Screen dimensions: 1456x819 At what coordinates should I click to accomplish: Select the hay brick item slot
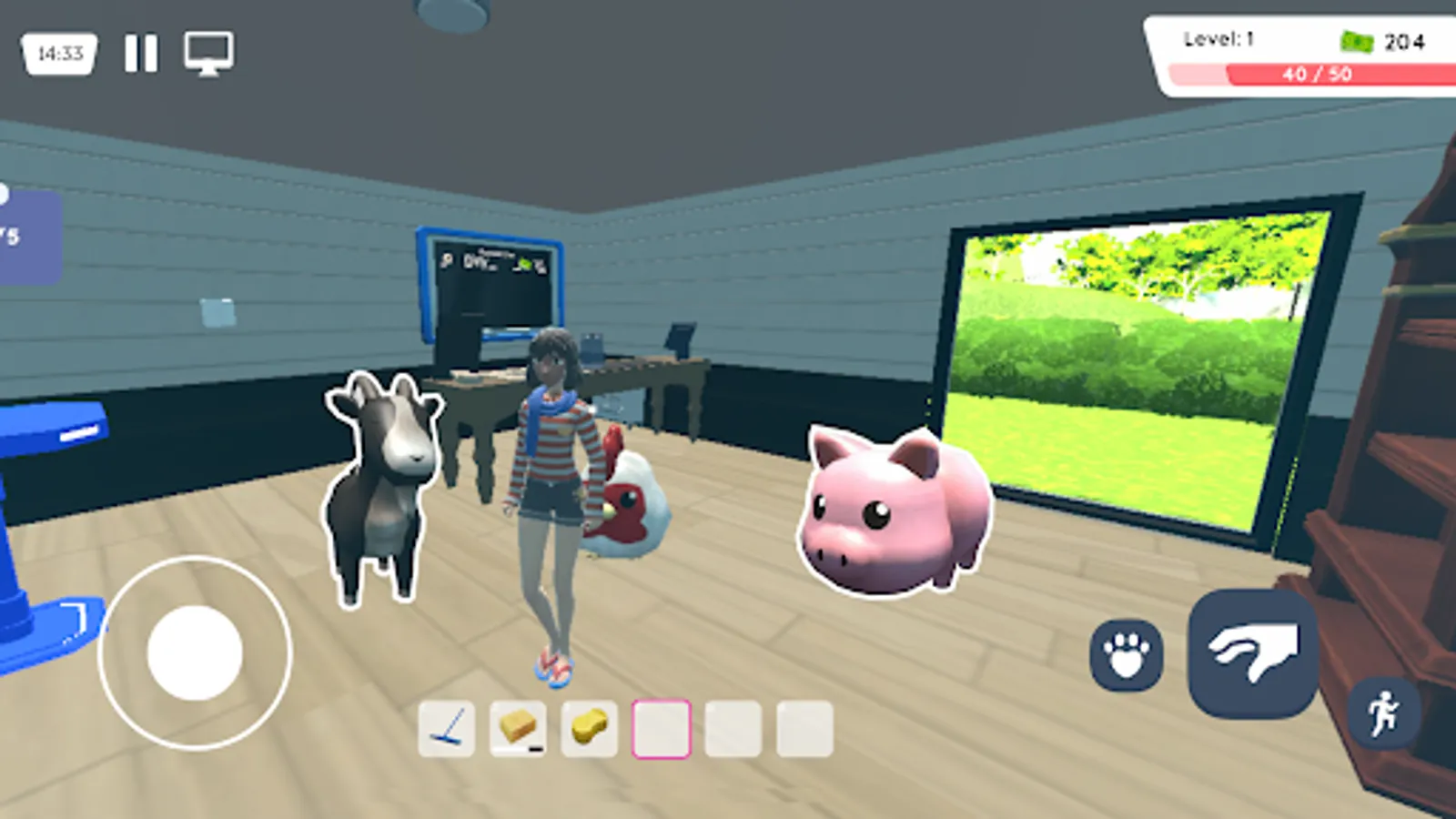(519, 729)
